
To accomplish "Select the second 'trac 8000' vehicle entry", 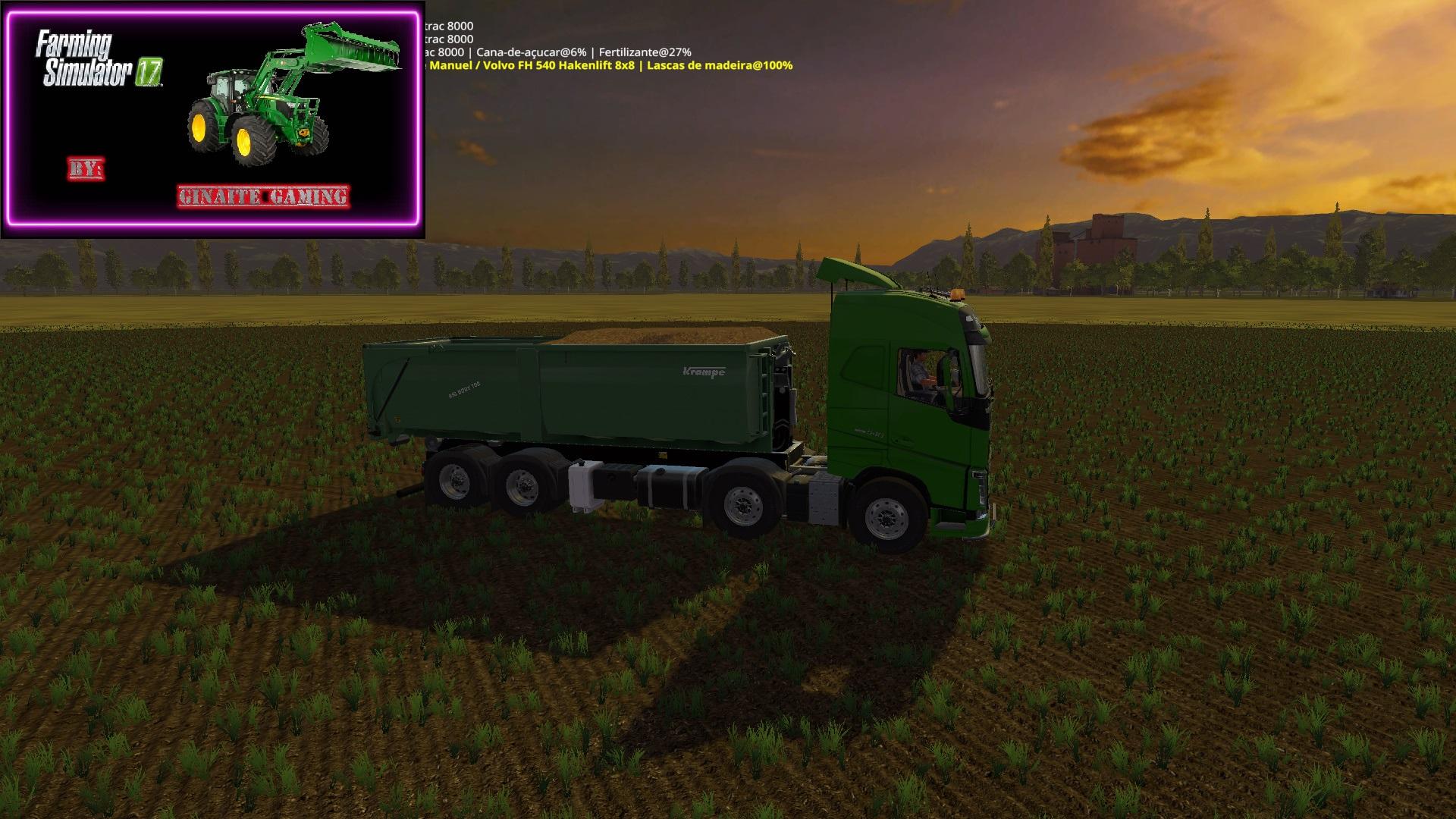I will click(x=451, y=38).
